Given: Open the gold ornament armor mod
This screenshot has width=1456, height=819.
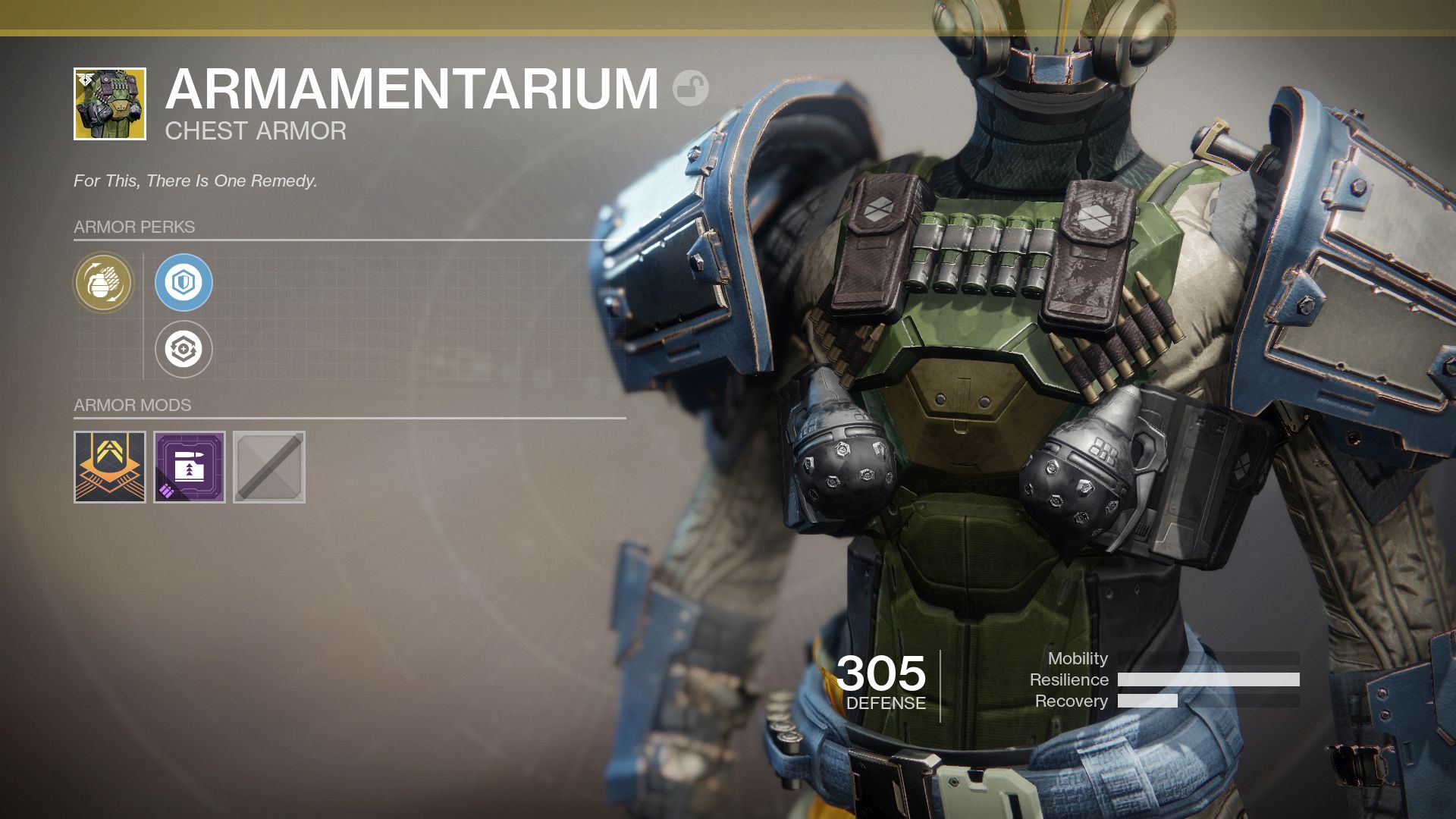Looking at the screenshot, I should point(110,466).
